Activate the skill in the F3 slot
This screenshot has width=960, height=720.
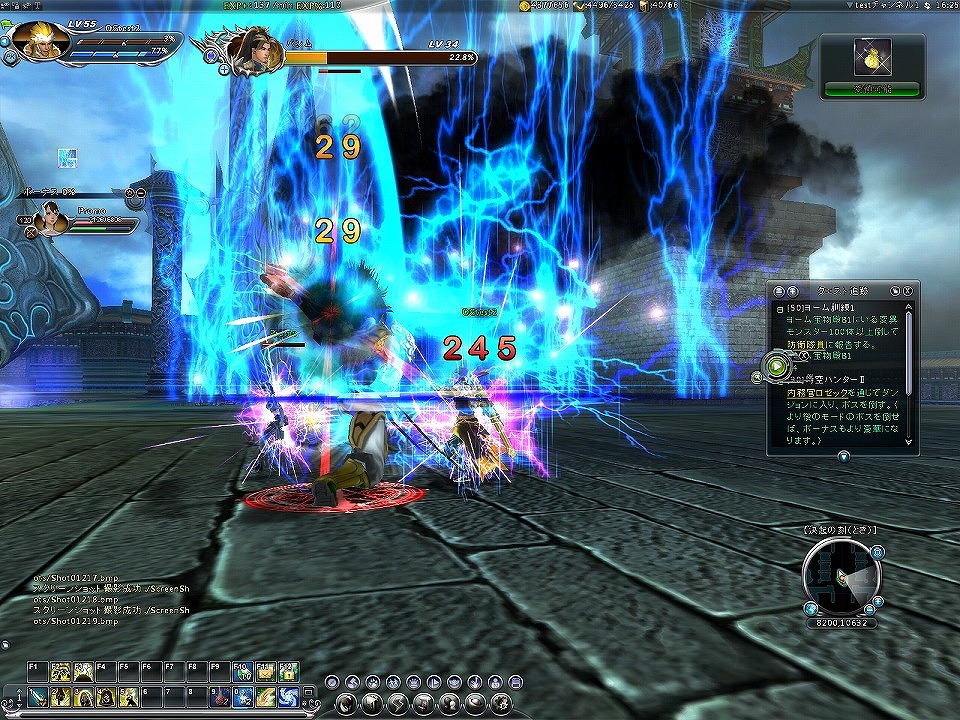click(x=83, y=672)
